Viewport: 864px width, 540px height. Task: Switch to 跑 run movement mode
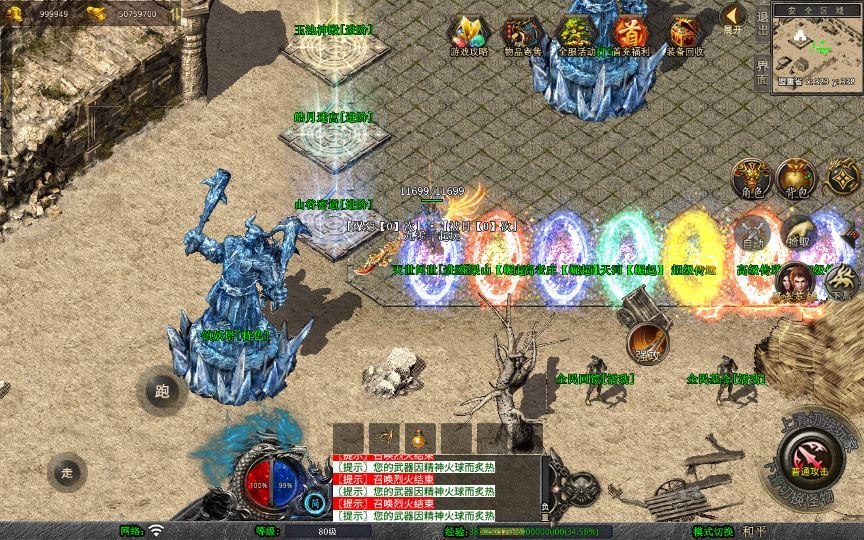point(163,391)
